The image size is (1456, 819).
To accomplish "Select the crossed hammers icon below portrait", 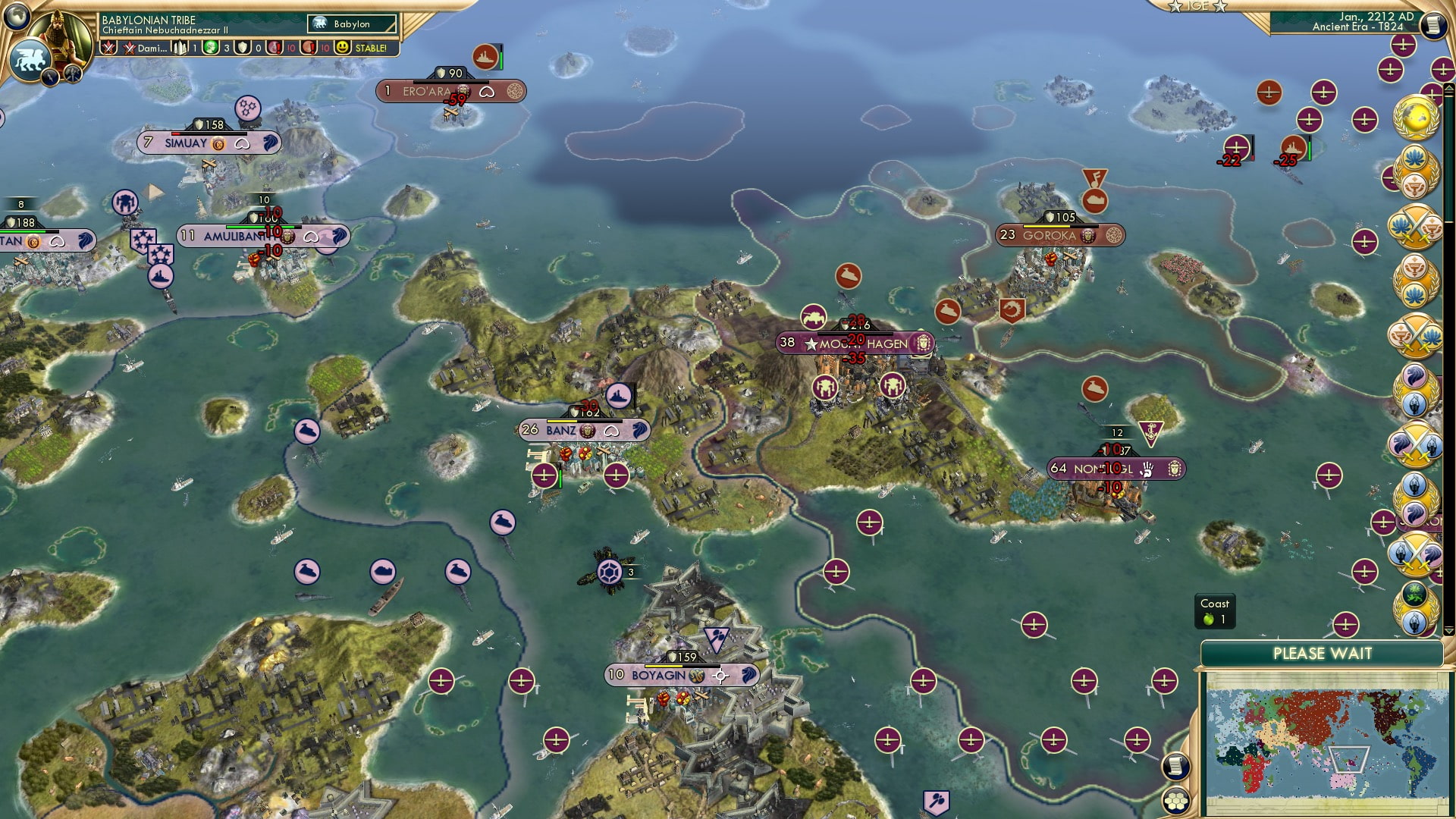I will click(x=73, y=74).
